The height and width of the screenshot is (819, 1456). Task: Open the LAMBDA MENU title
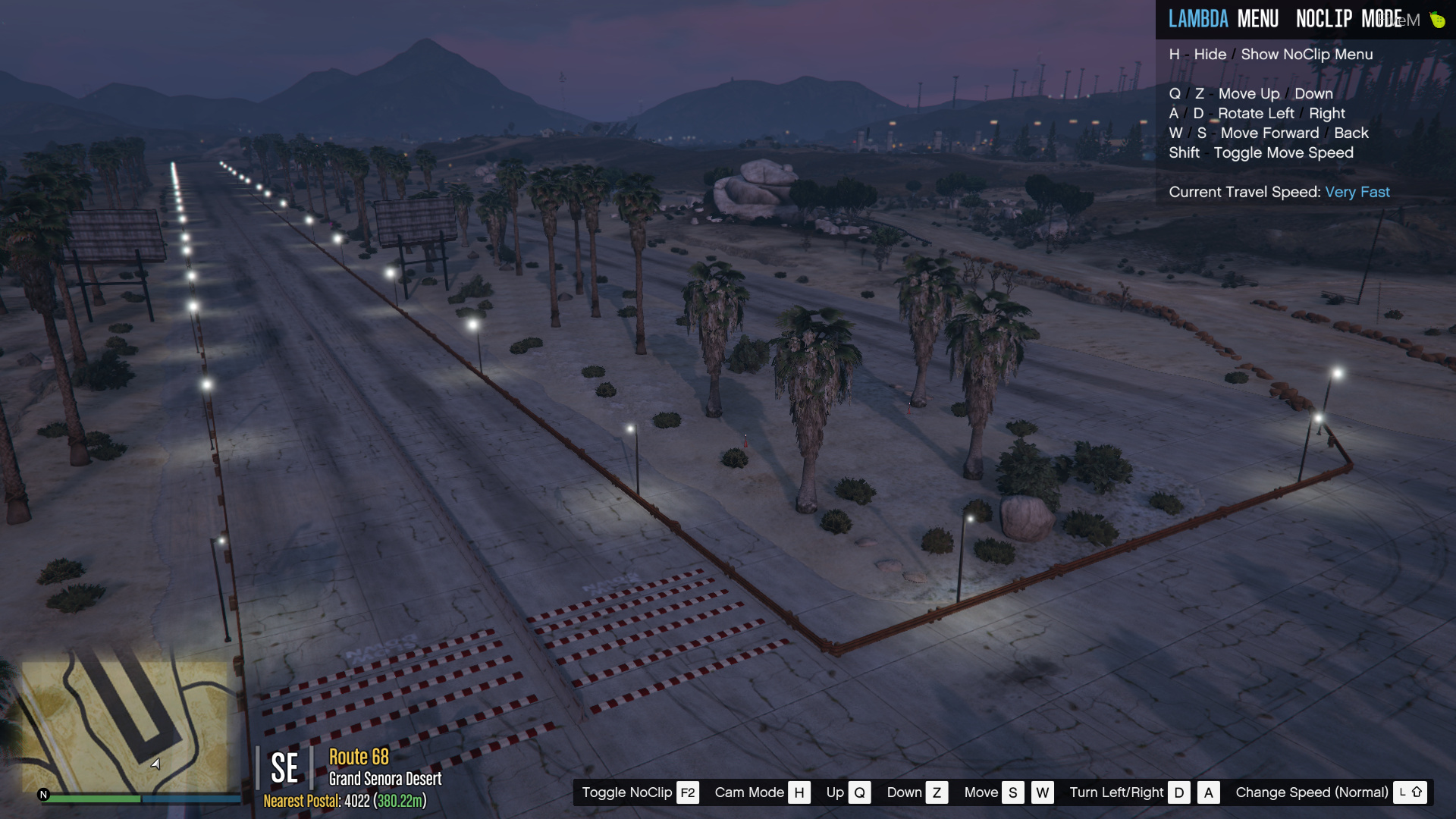pos(1224,18)
